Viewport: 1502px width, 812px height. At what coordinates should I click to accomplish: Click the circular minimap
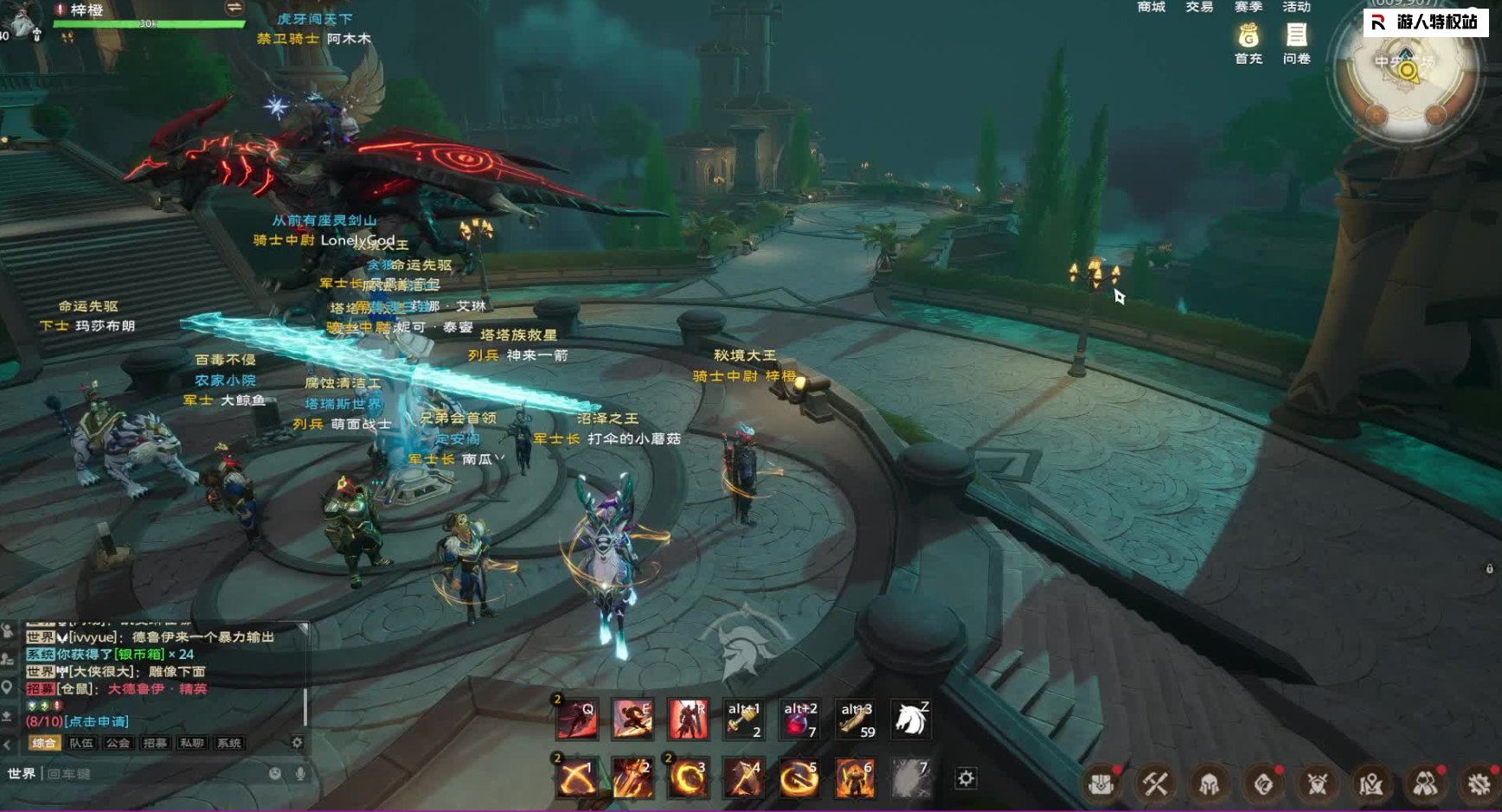pyautogui.click(x=1405, y=73)
